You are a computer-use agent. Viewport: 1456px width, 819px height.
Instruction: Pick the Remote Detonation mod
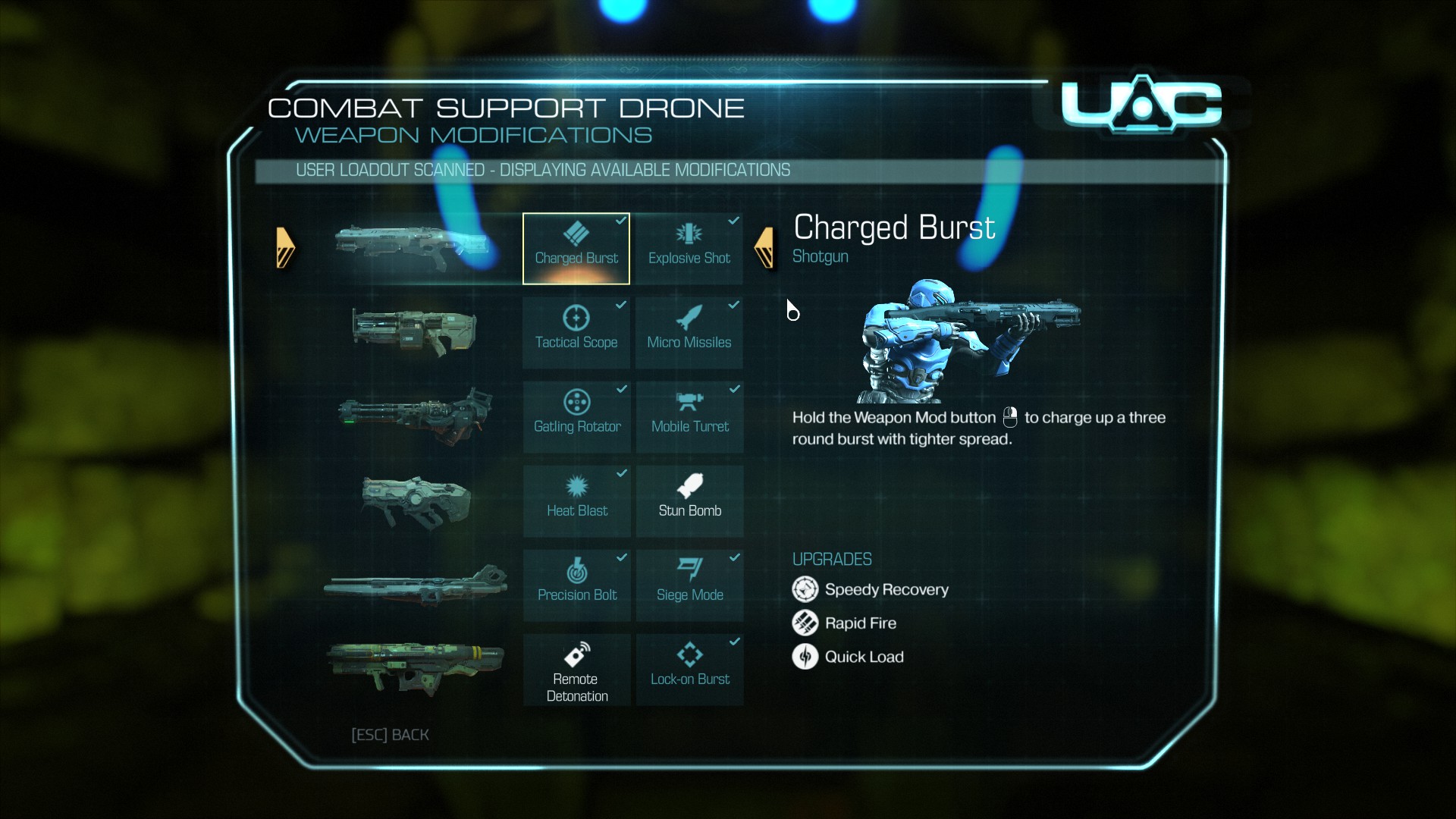pos(576,670)
